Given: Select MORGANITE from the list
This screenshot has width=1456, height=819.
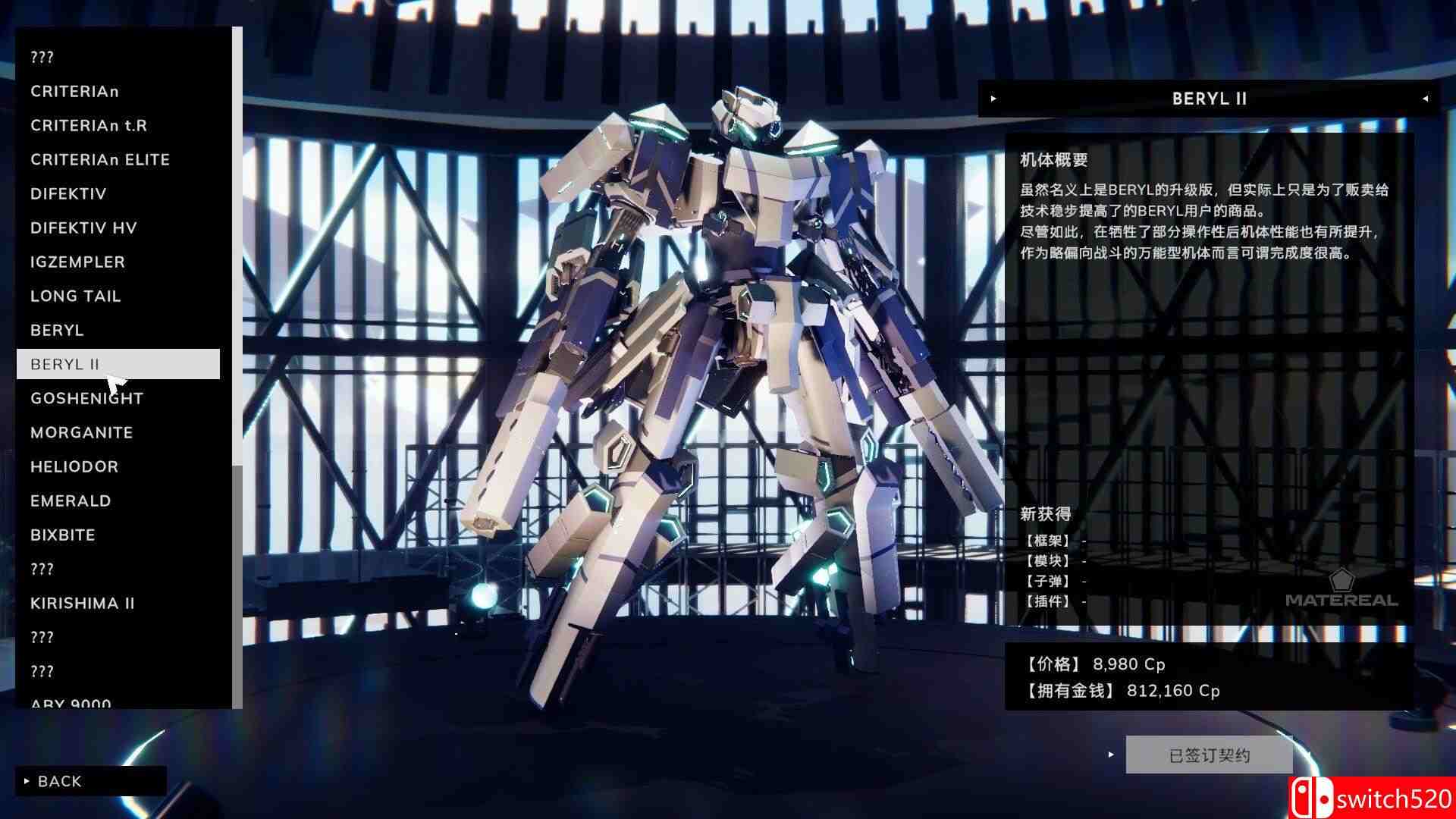Looking at the screenshot, I should pos(81,432).
